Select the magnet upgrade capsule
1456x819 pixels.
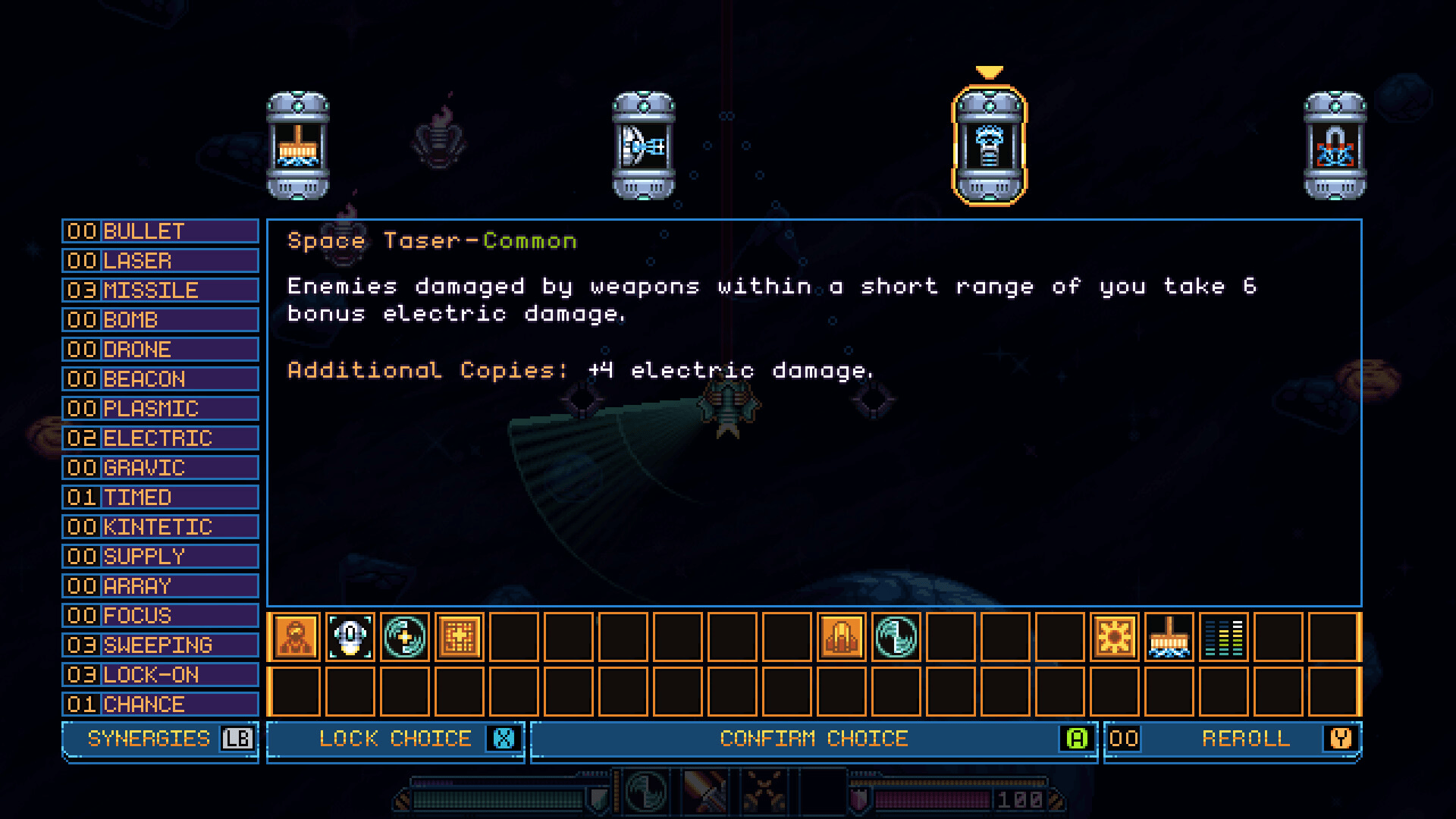[x=1335, y=146]
